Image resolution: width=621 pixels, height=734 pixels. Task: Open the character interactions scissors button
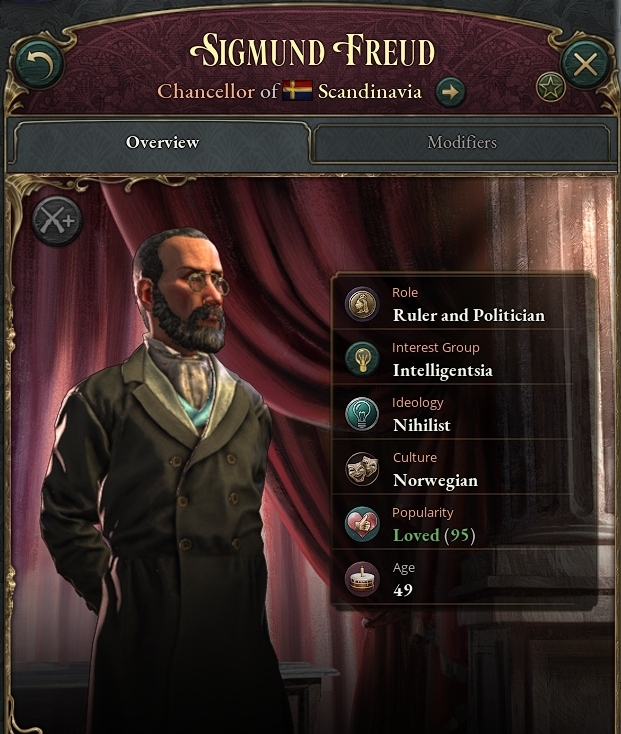56,220
